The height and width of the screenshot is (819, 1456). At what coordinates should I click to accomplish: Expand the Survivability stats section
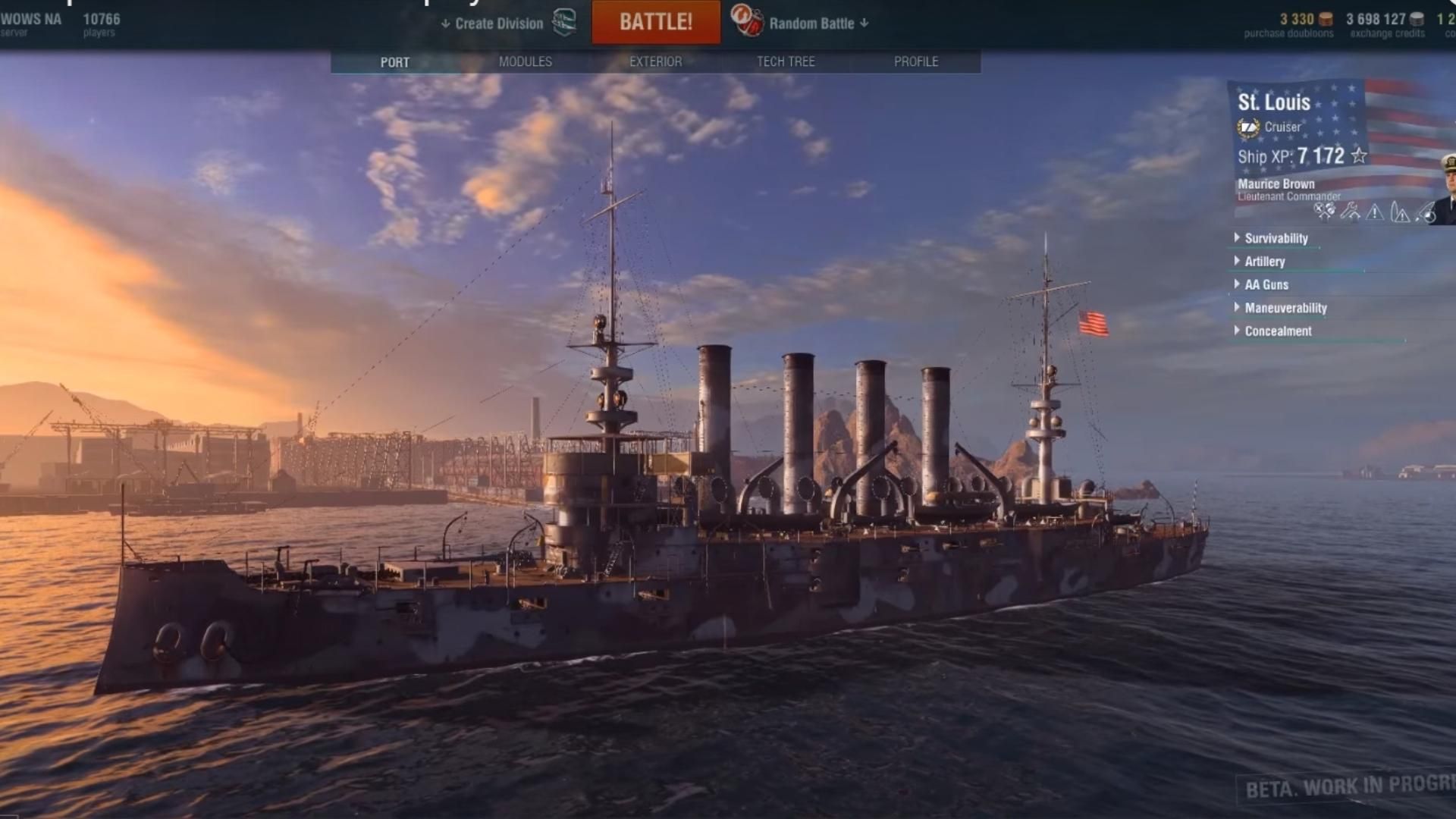1276,238
